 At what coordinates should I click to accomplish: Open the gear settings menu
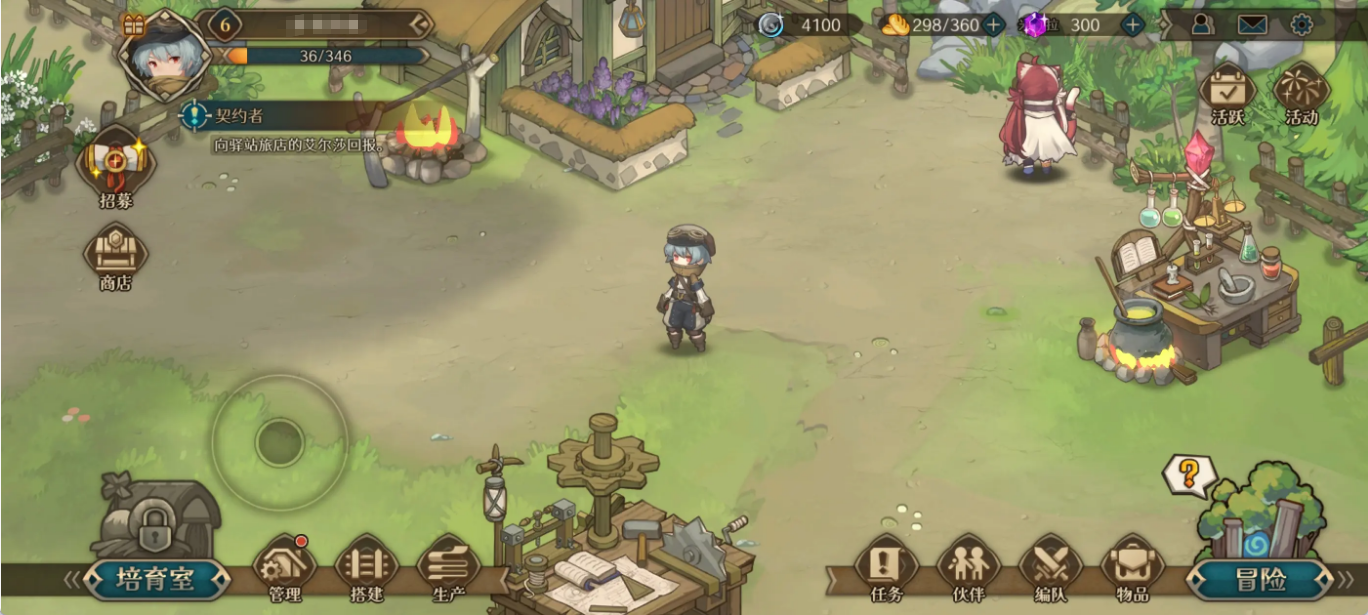tap(1301, 25)
